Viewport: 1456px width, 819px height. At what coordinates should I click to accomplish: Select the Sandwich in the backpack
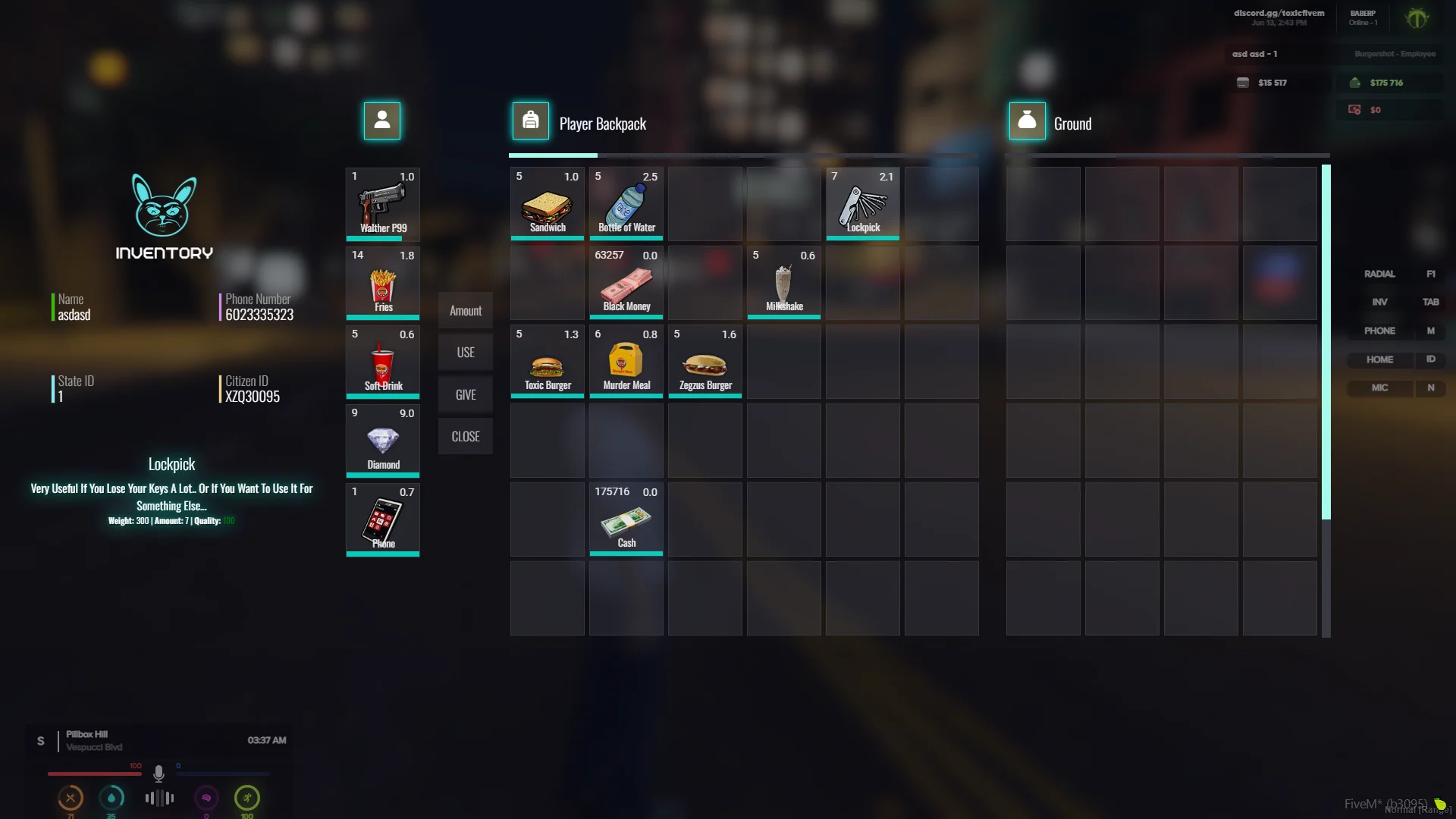pos(548,204)
